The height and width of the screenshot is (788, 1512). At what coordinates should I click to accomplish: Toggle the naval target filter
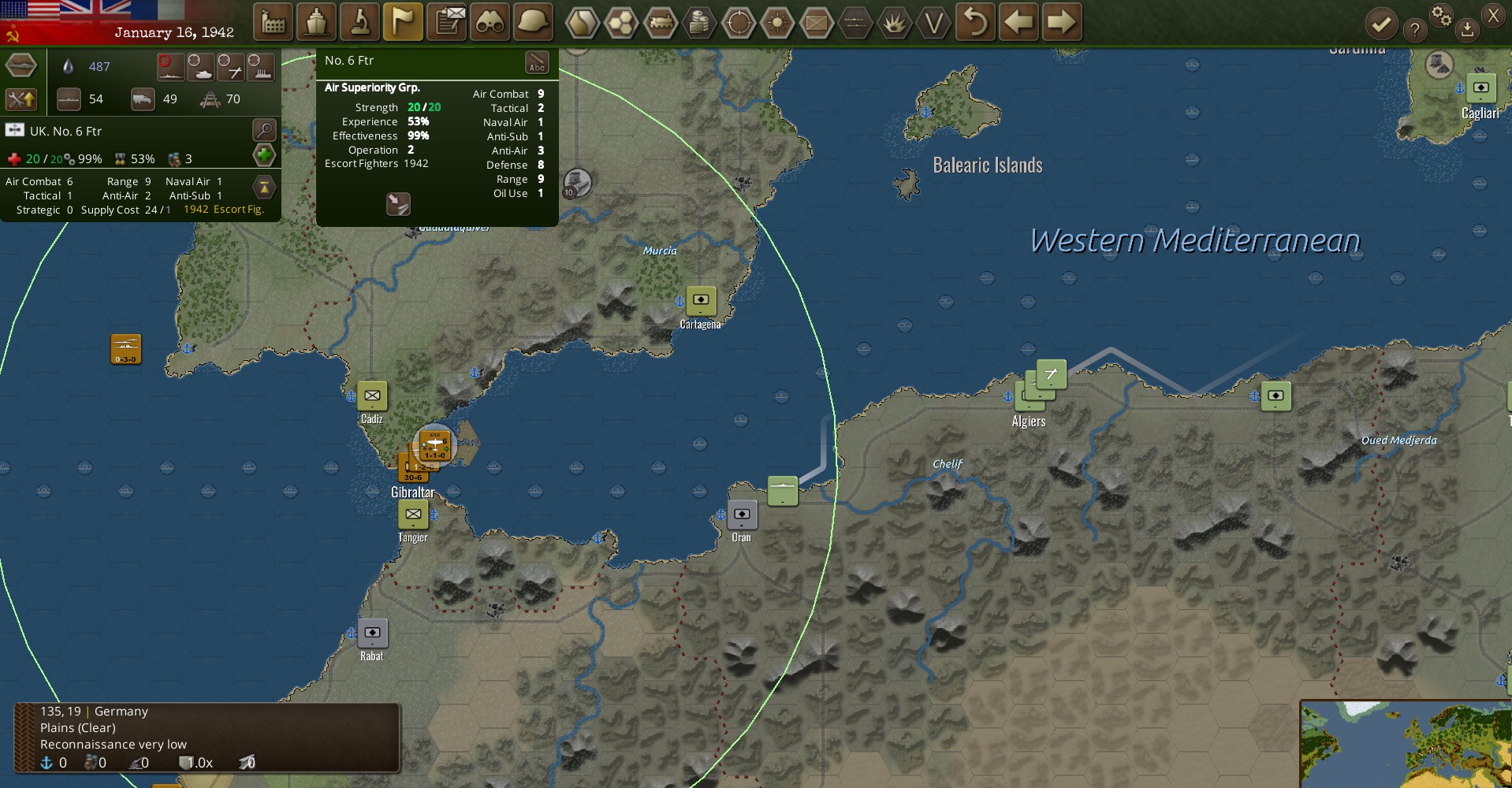172,68
